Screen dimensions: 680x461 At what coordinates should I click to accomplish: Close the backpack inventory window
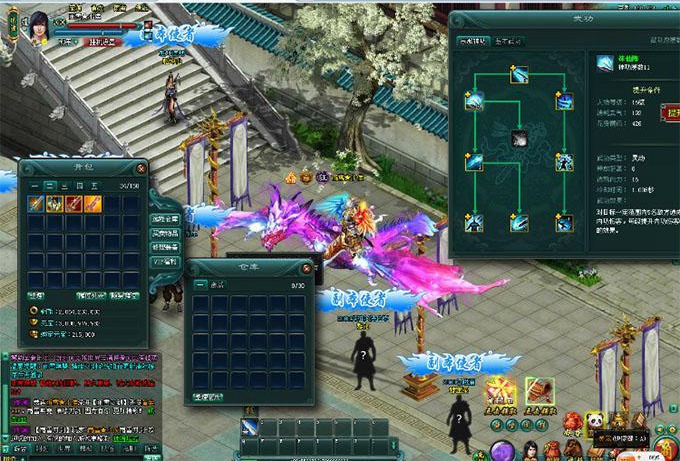(140, 168)
